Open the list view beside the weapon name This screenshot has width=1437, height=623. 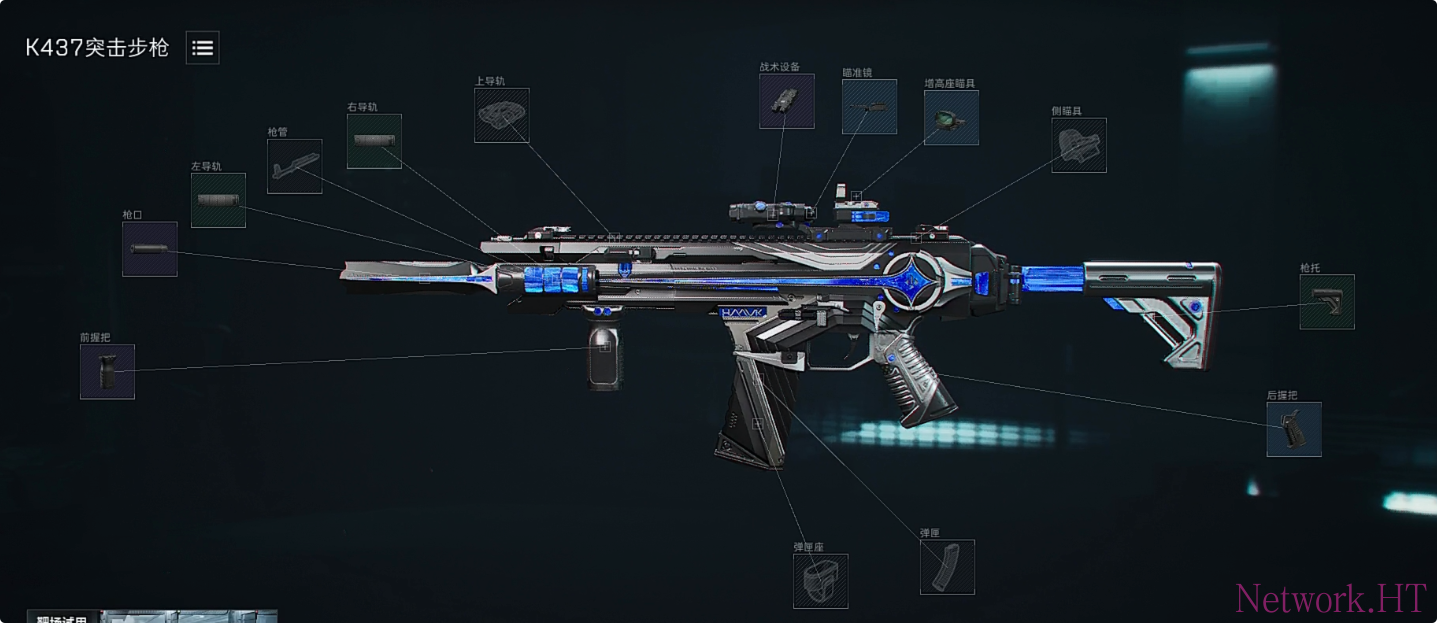point(202,47)
